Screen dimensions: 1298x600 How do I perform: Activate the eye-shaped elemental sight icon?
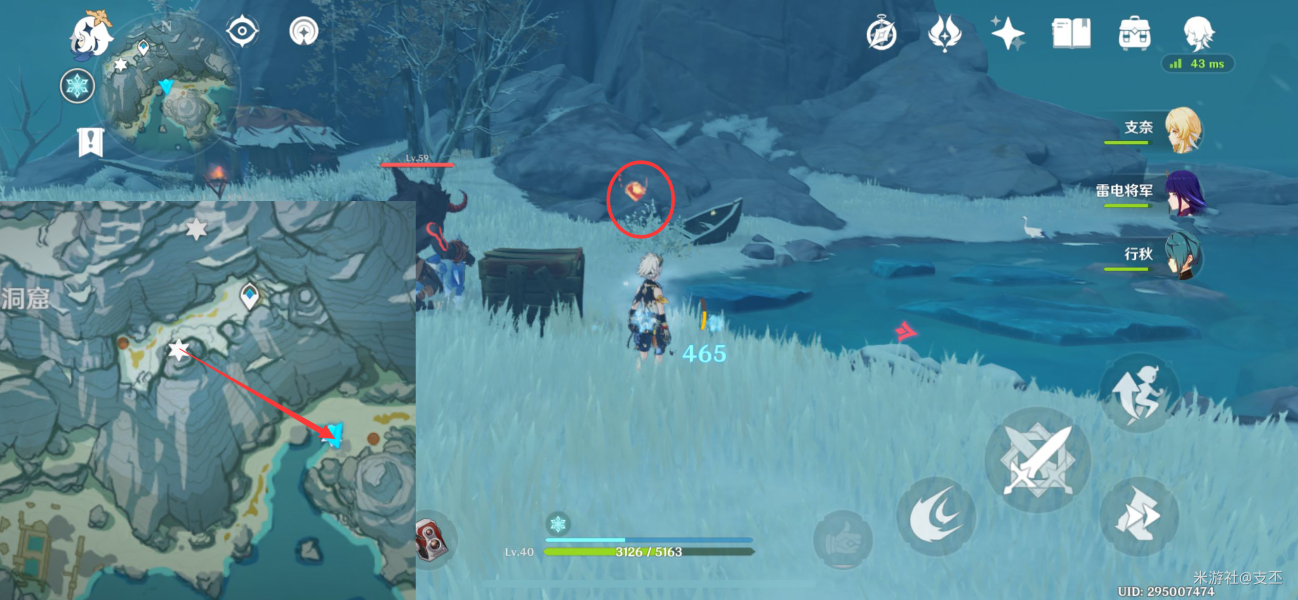(241, 32)
